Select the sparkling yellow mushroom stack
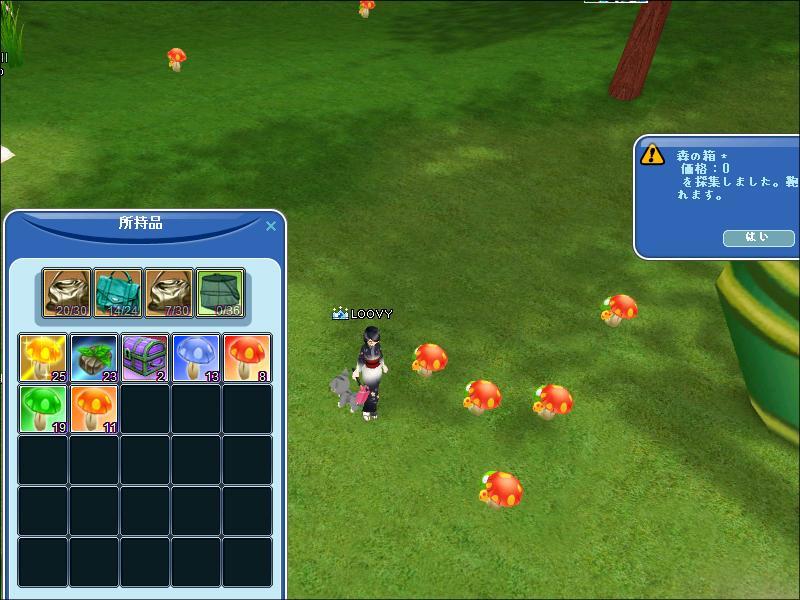800x600 pixels. coord(43,358)
